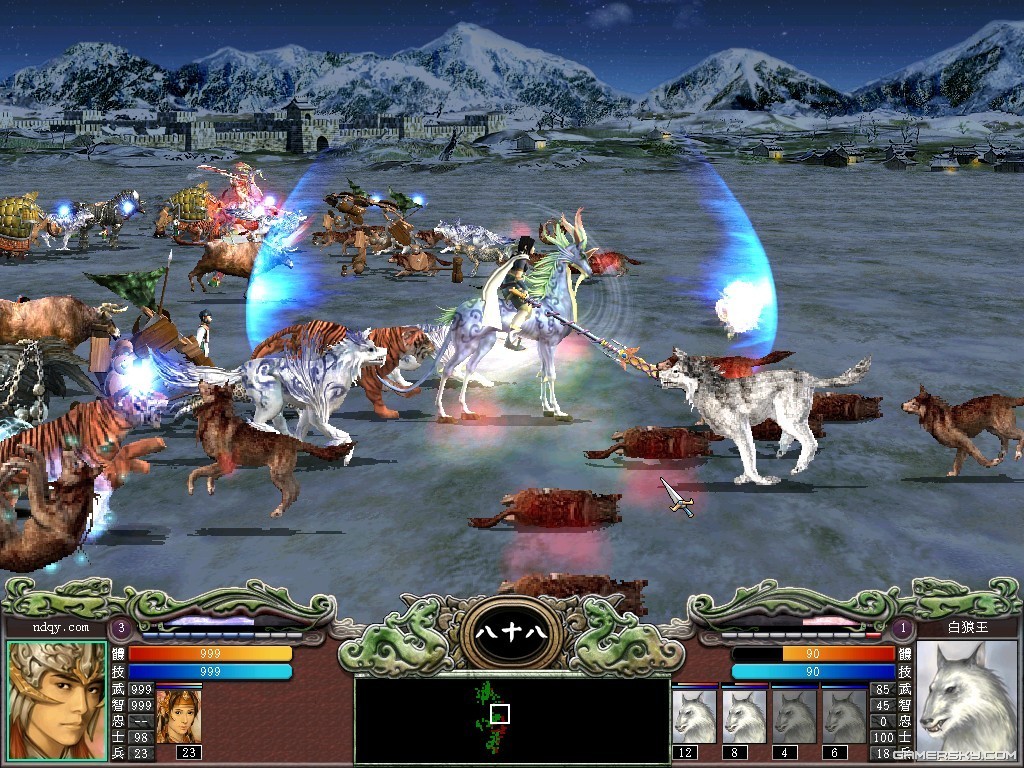Viewport: 1024px width, 768px height.
Task: Click the white viewport box on the minimap
Action: tap(501, 713)
